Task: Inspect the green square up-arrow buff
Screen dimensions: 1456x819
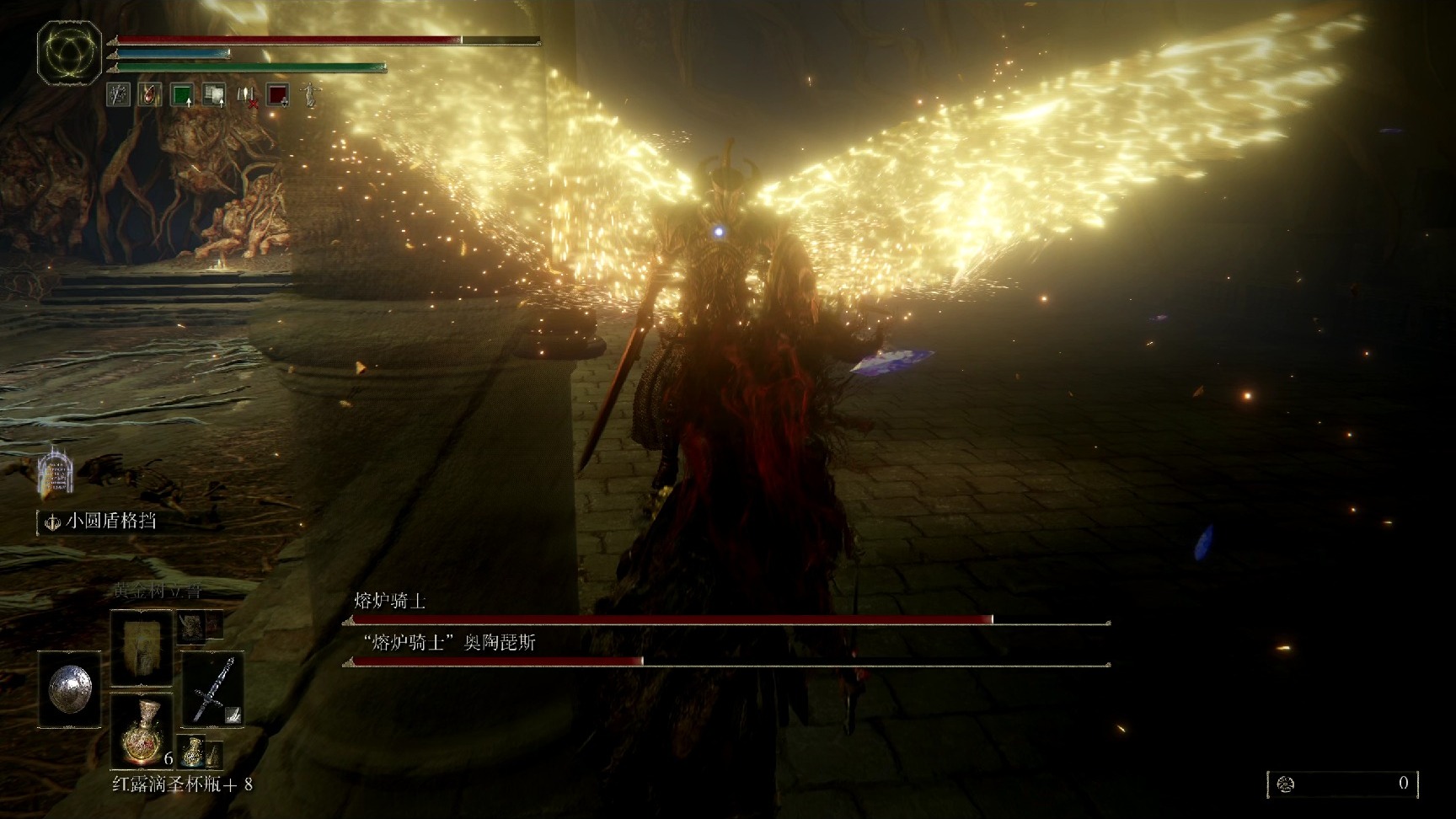Action: (x=182, y=95)
